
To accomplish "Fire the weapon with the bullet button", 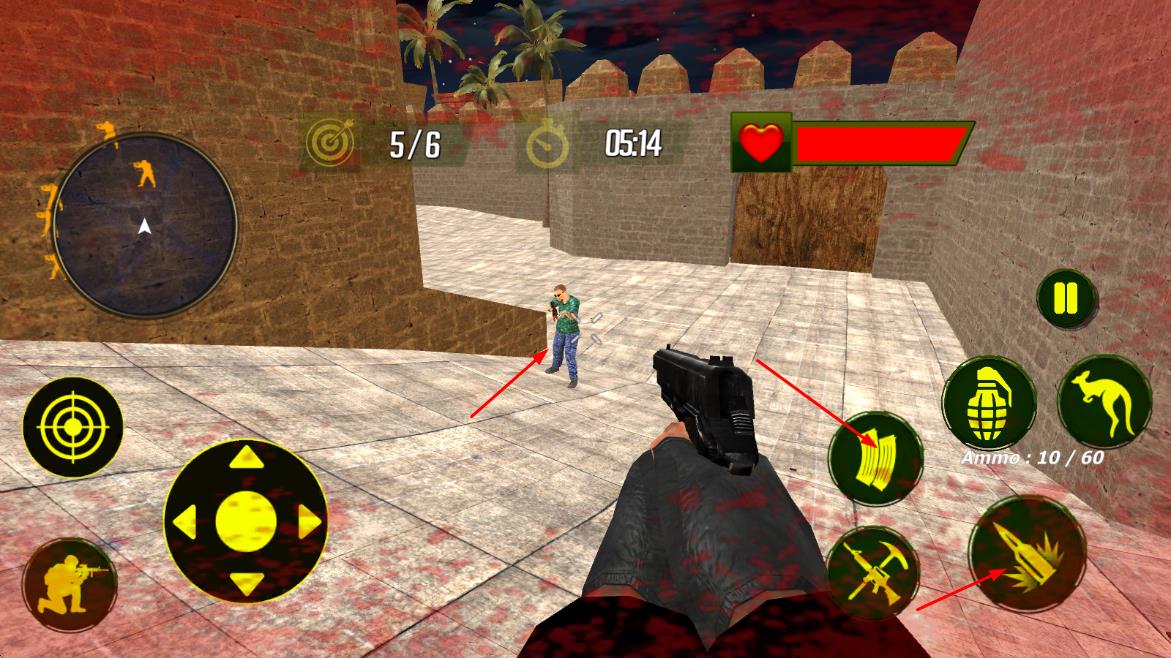I will [x=1027, y=553].
